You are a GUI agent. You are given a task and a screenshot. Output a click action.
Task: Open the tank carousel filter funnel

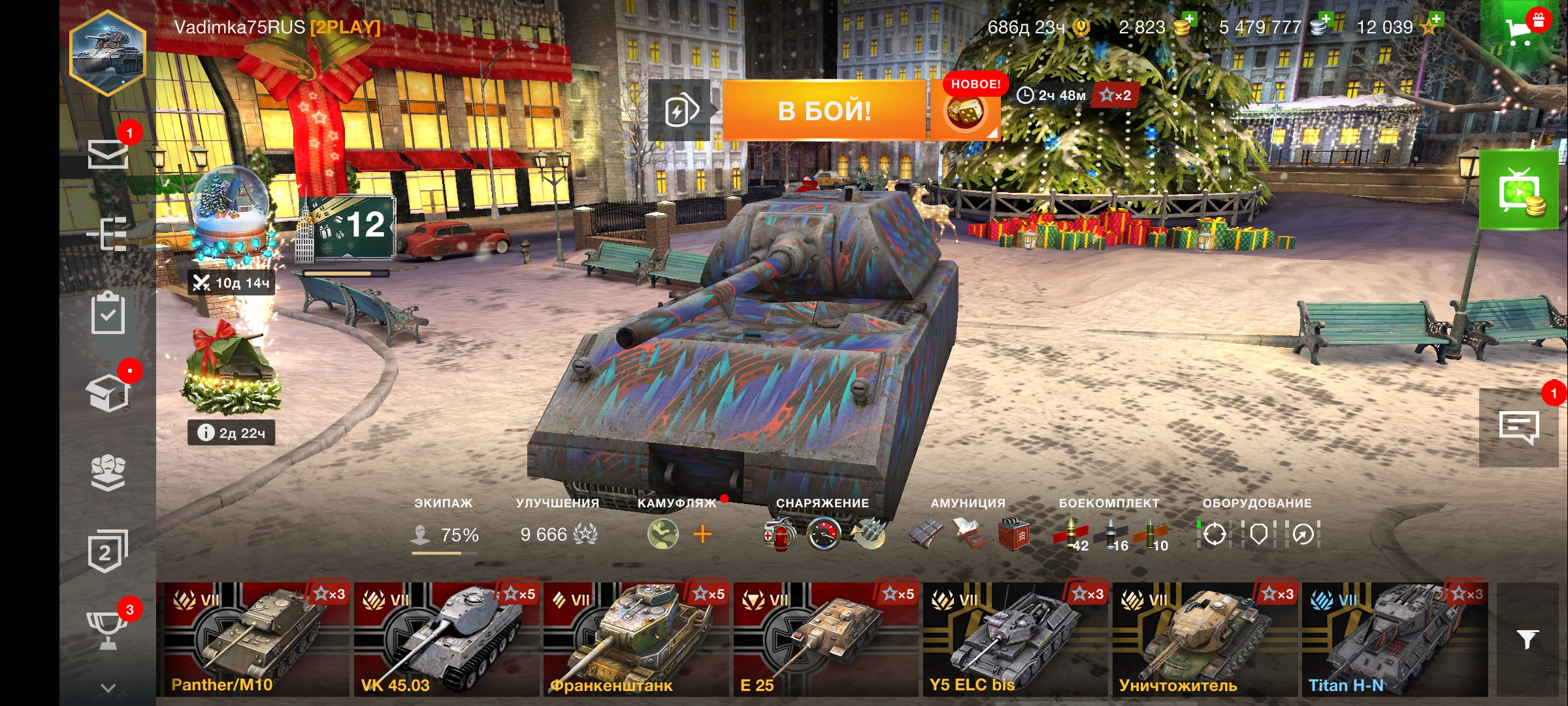coord(1527,639)
